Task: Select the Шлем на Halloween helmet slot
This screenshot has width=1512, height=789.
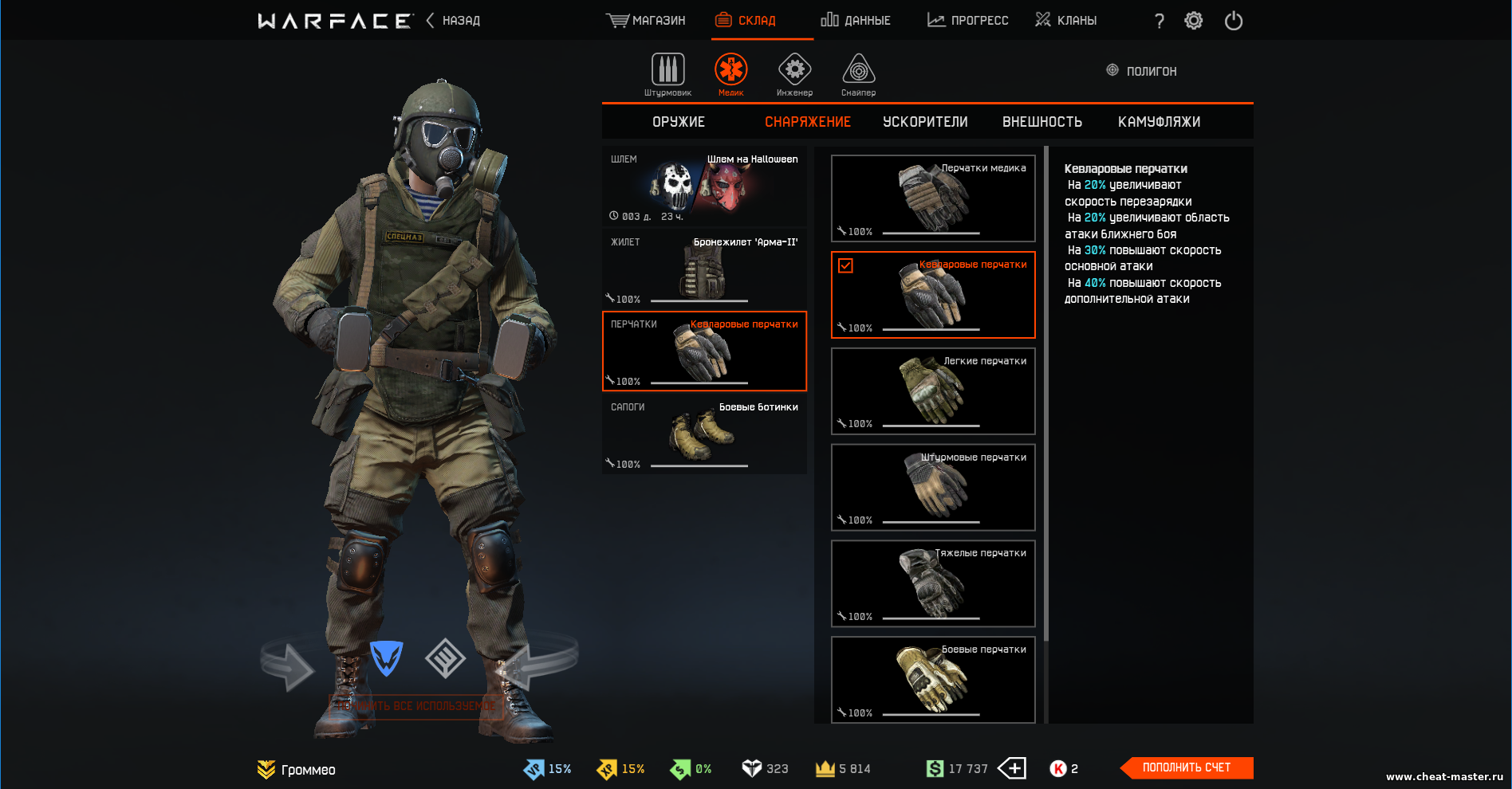Action: [x=704, y=186]
